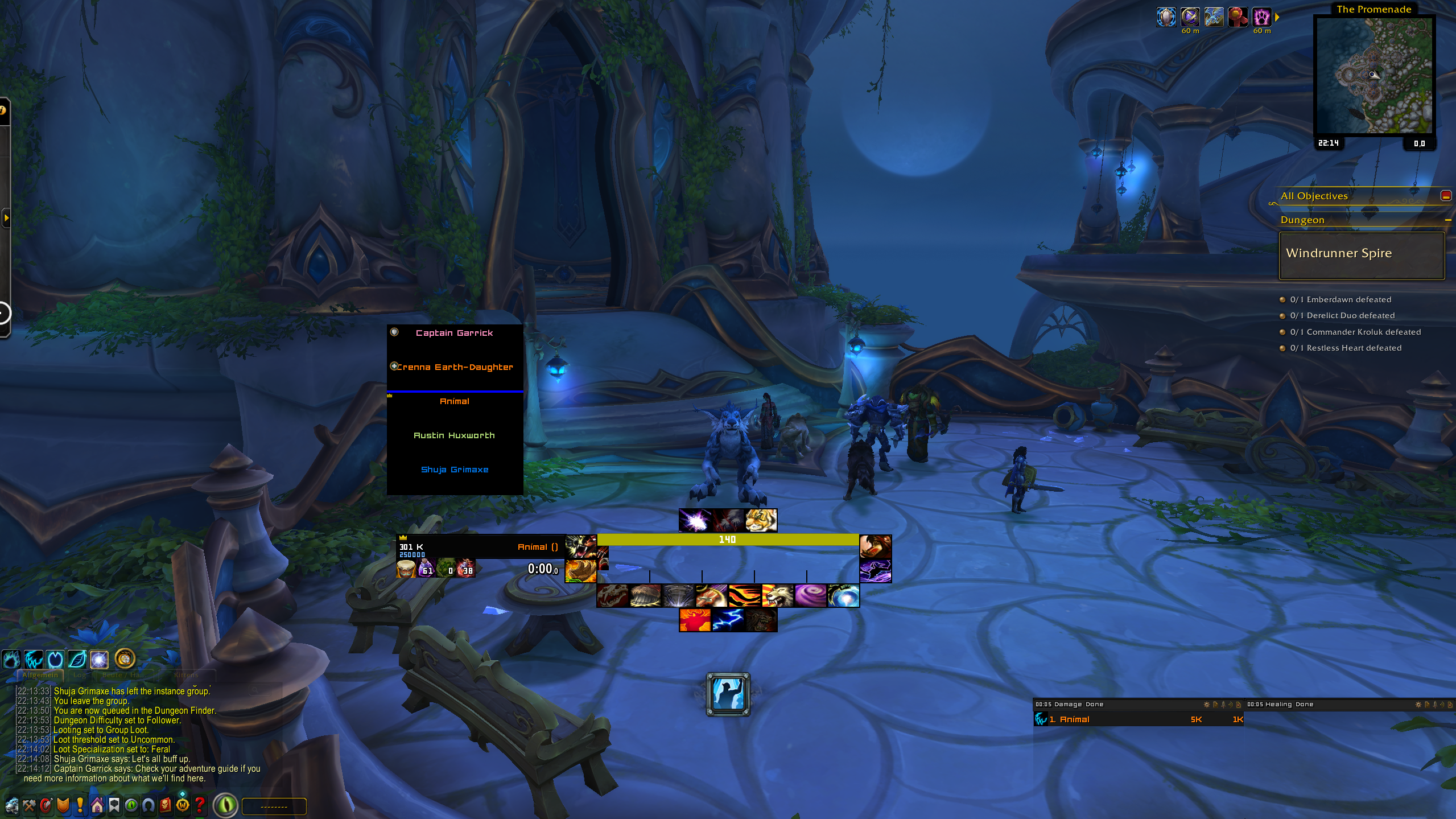The height and width of the screenshot is (819, 1456).
Task: Open the red question mark help menu
Action: click(x=200, y=805)
